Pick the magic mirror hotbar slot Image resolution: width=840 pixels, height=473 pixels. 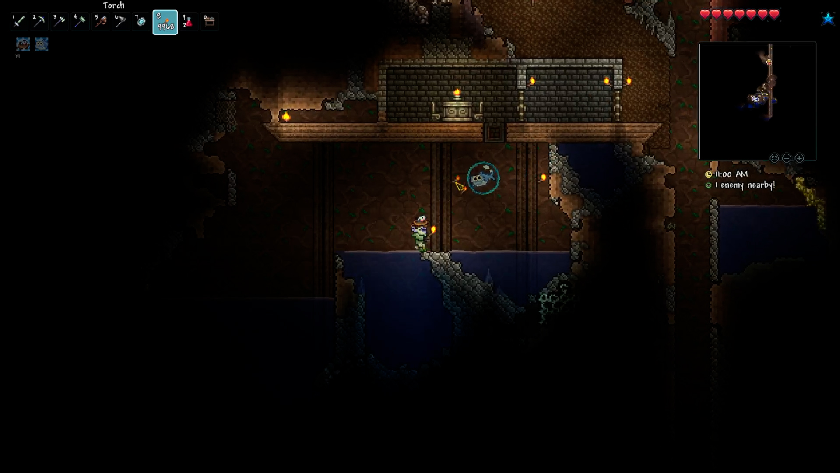click(140, 21)
